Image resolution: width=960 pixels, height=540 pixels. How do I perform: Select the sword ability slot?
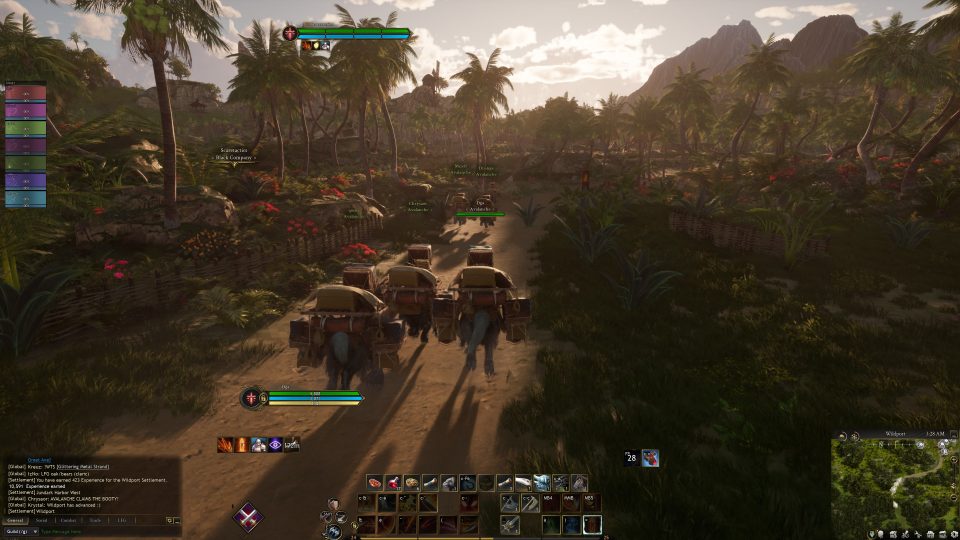[511, 524]
